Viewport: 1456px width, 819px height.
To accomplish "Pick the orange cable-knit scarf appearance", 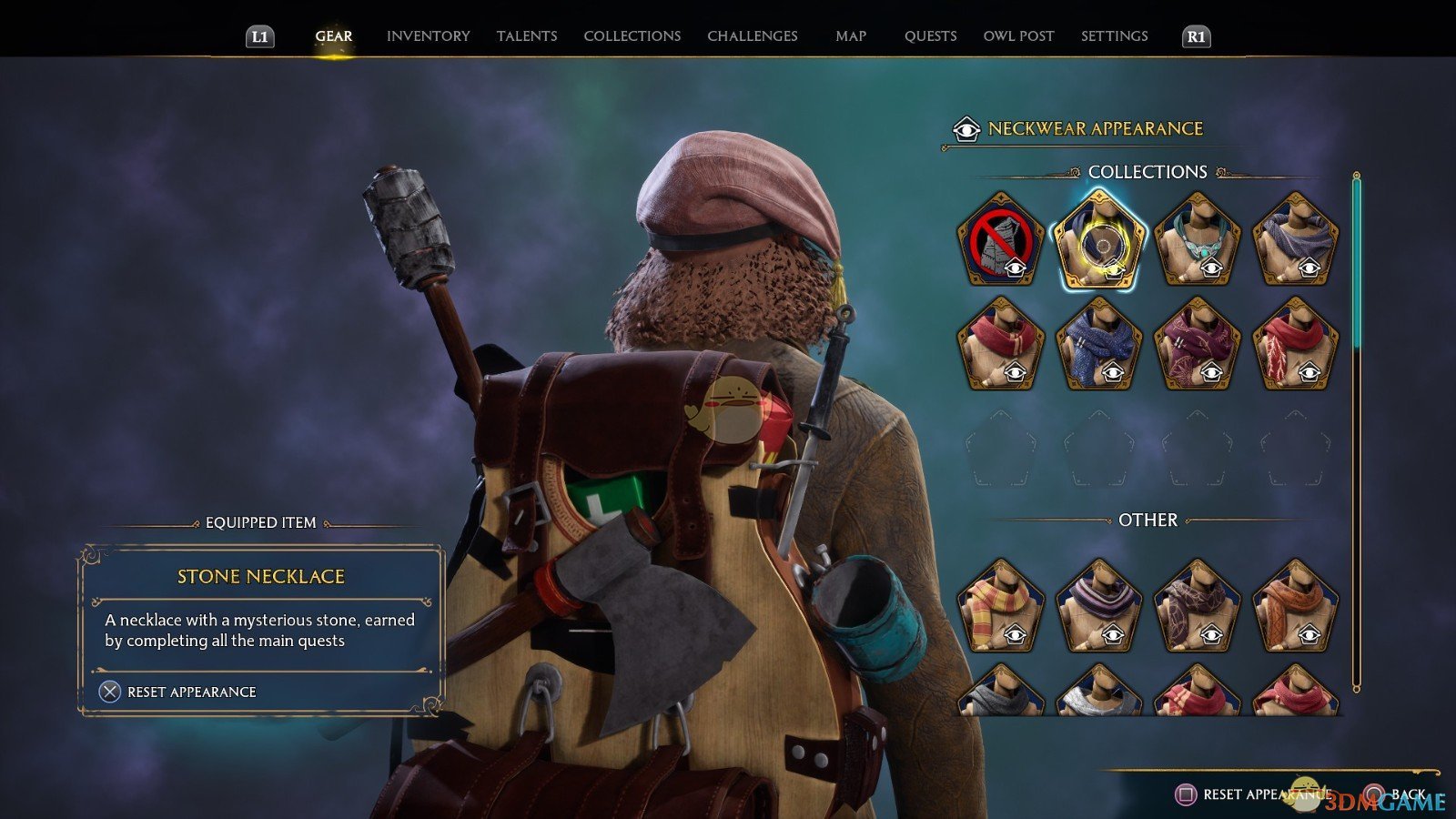I will tap(1295, 607).
